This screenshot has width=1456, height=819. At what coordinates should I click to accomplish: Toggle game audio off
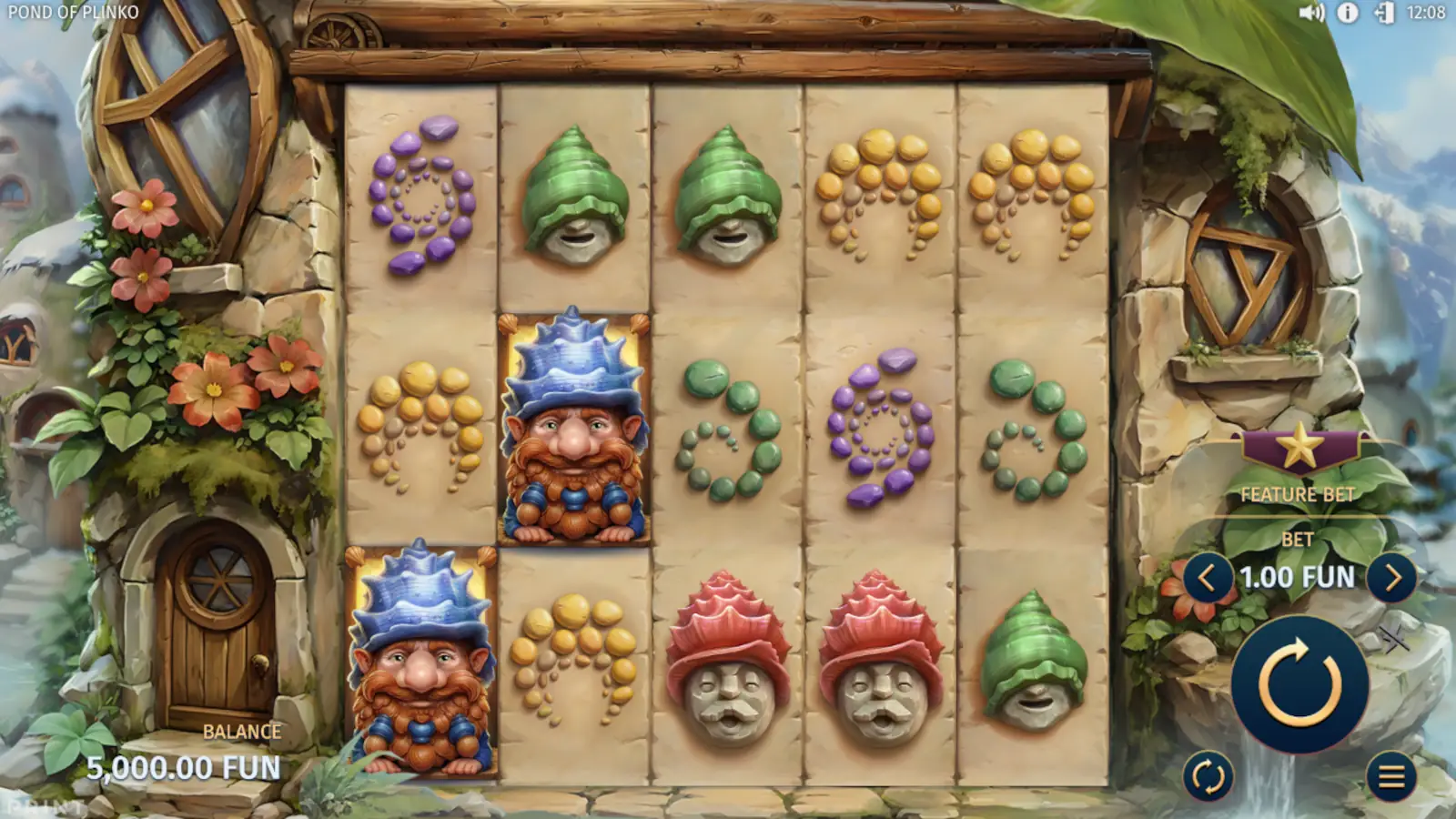pos(1310,14)
